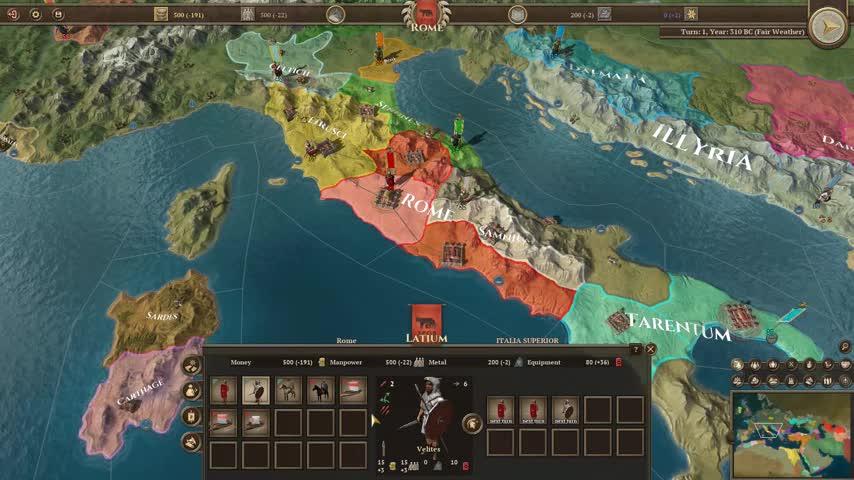This screenshot has width=854, height=480.
Task: Click the minimap of the Mediterranean
Action: pos(791,436)
